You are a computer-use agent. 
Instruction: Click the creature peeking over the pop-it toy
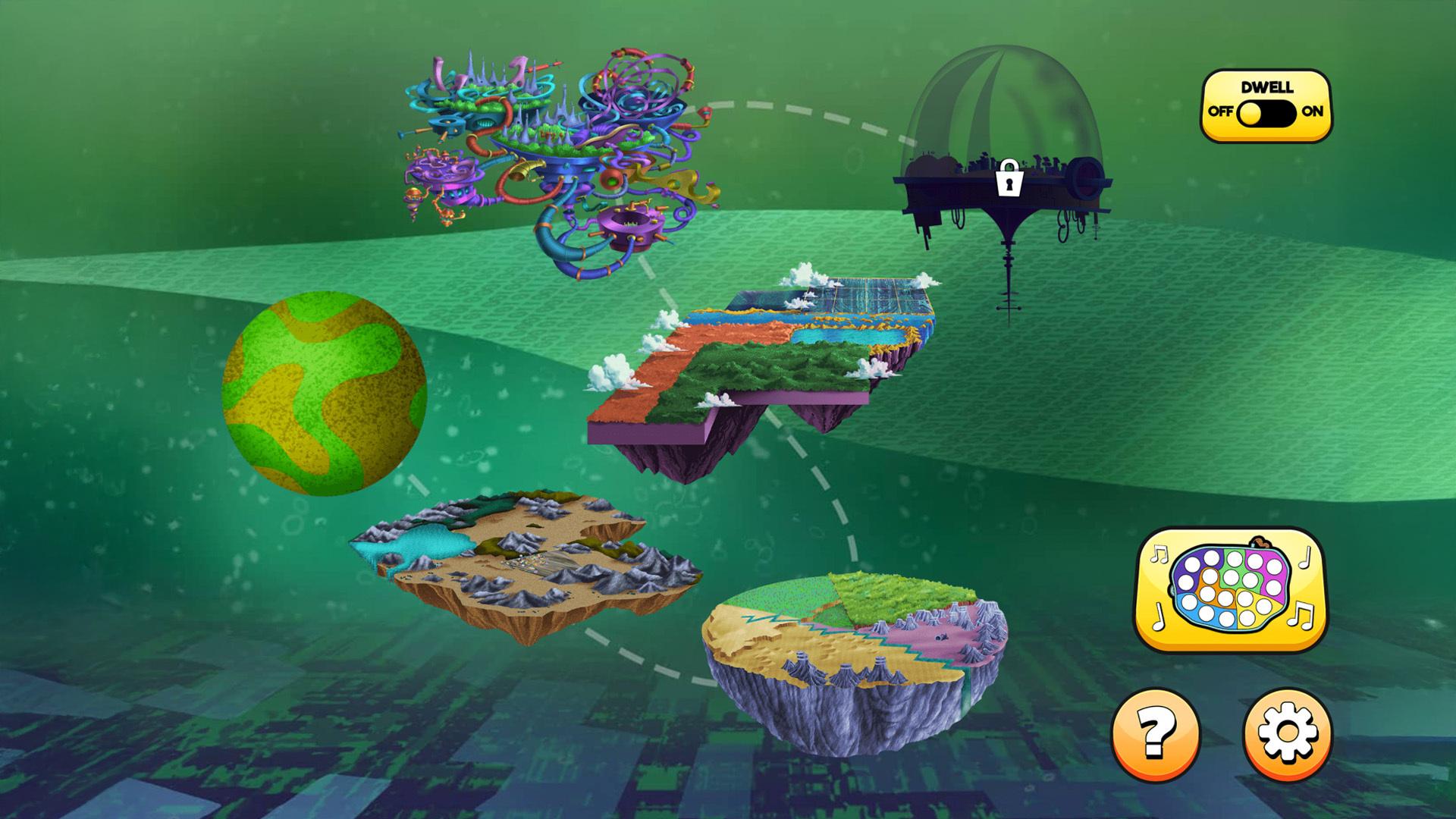1260,542
